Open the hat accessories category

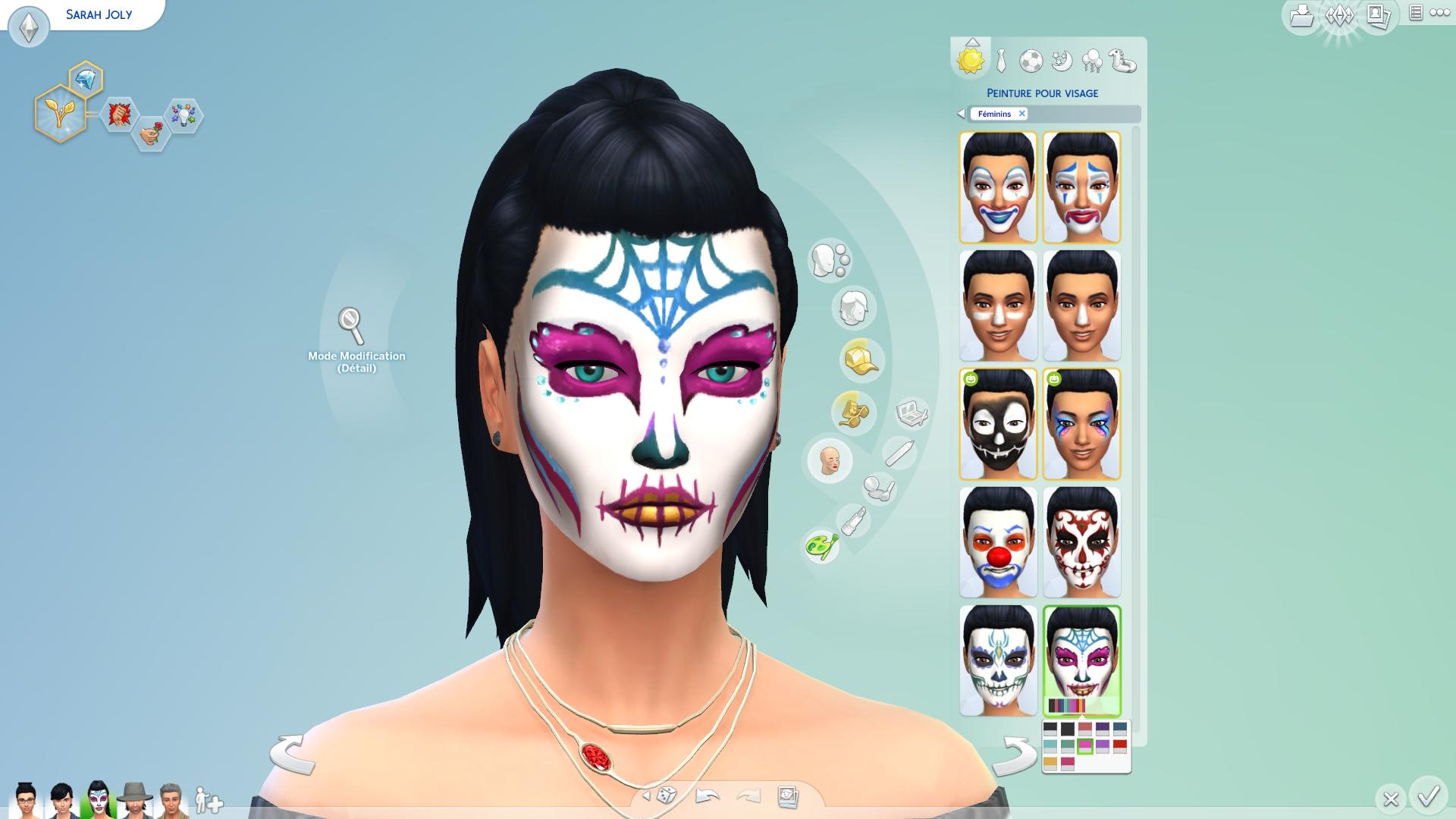861,359
